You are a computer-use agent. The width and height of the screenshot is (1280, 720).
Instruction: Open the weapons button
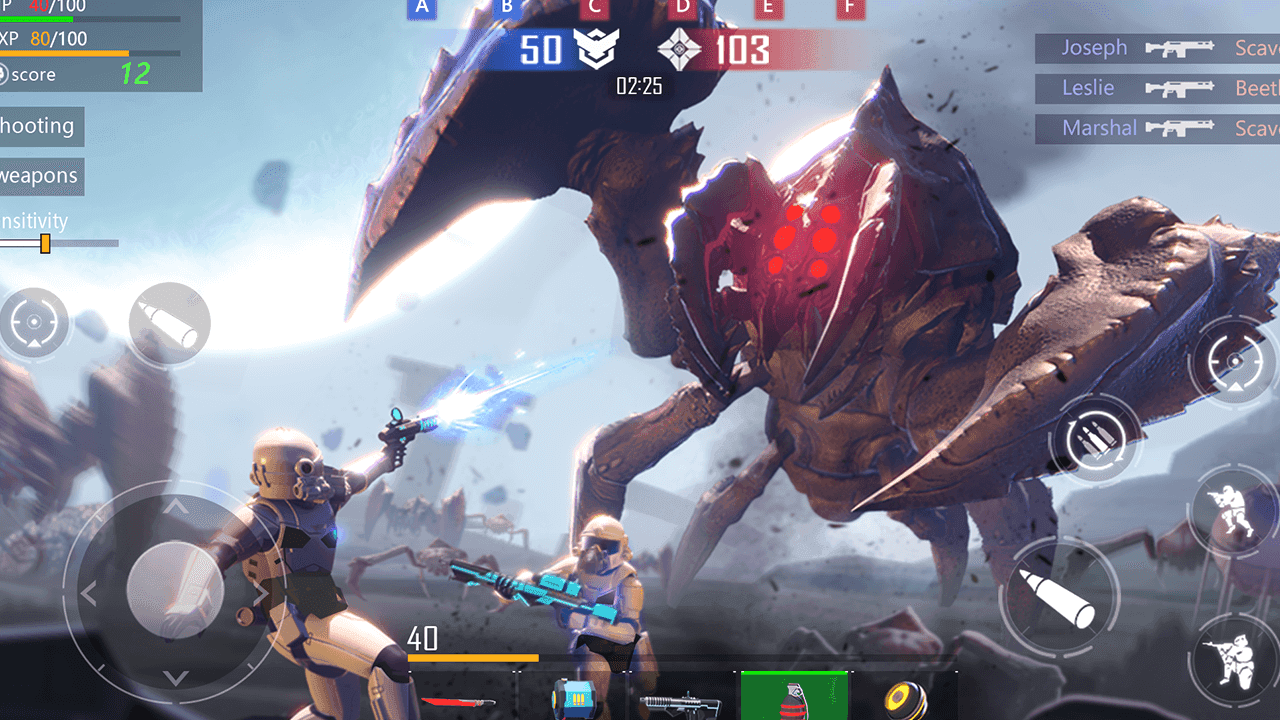tap(40, 177)
